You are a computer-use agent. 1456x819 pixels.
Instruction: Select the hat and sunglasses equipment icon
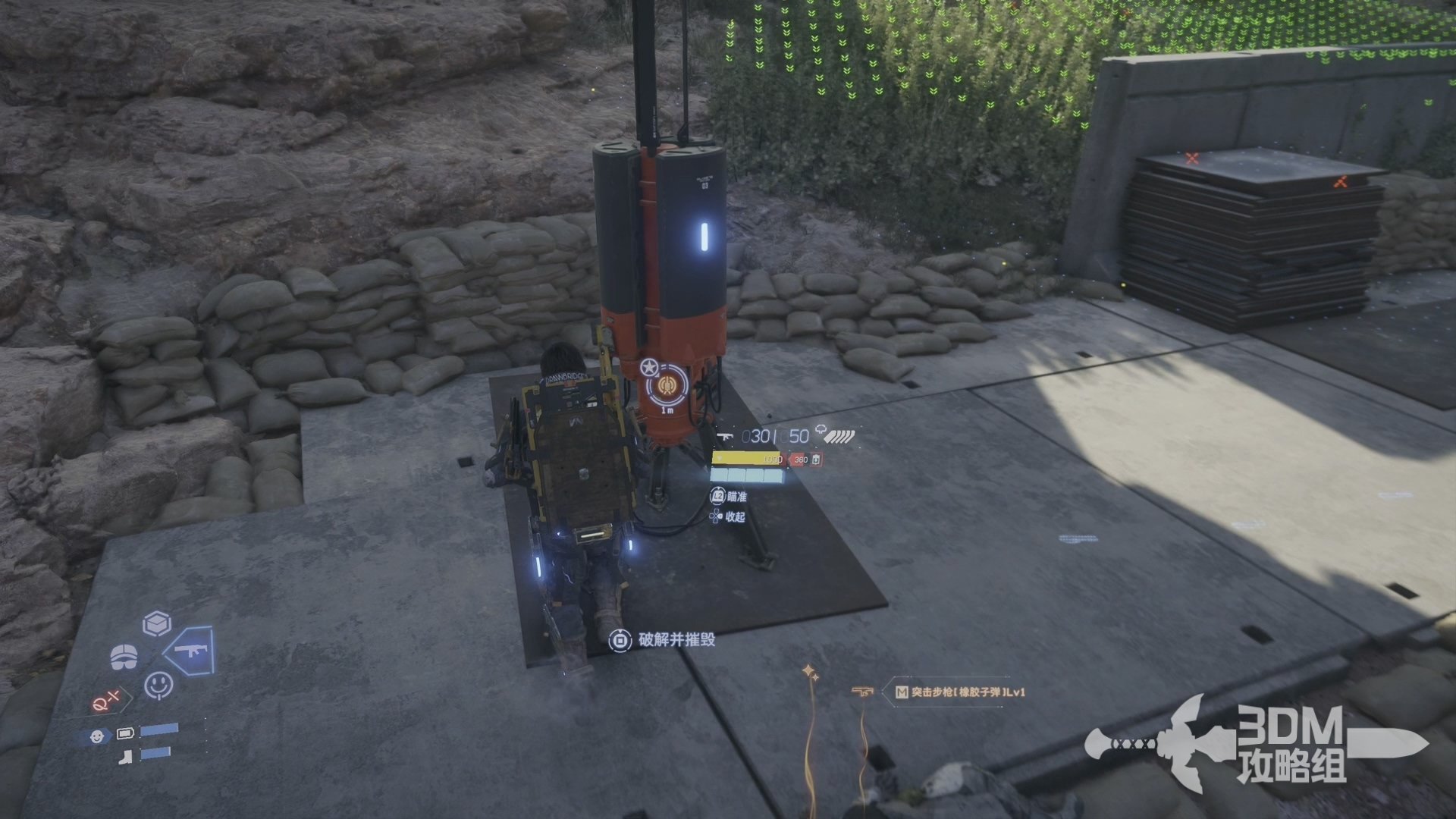tap(124, 655)
